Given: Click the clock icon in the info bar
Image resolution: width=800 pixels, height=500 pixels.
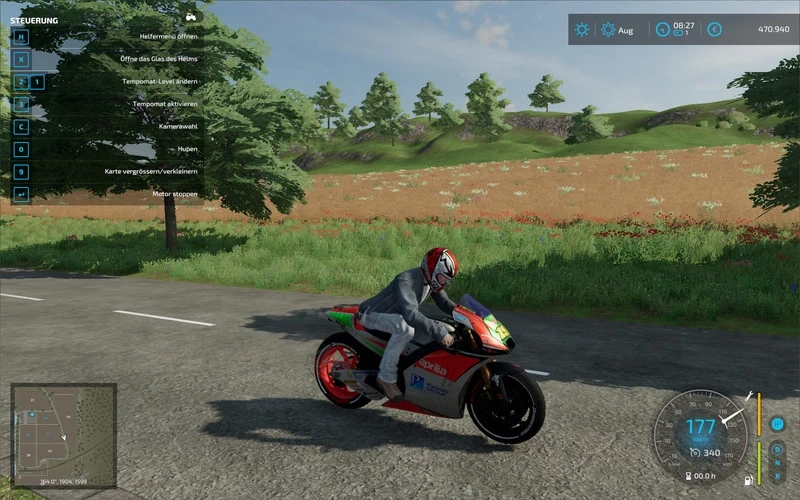Looking at the screenshot, I should pos(662,30).
